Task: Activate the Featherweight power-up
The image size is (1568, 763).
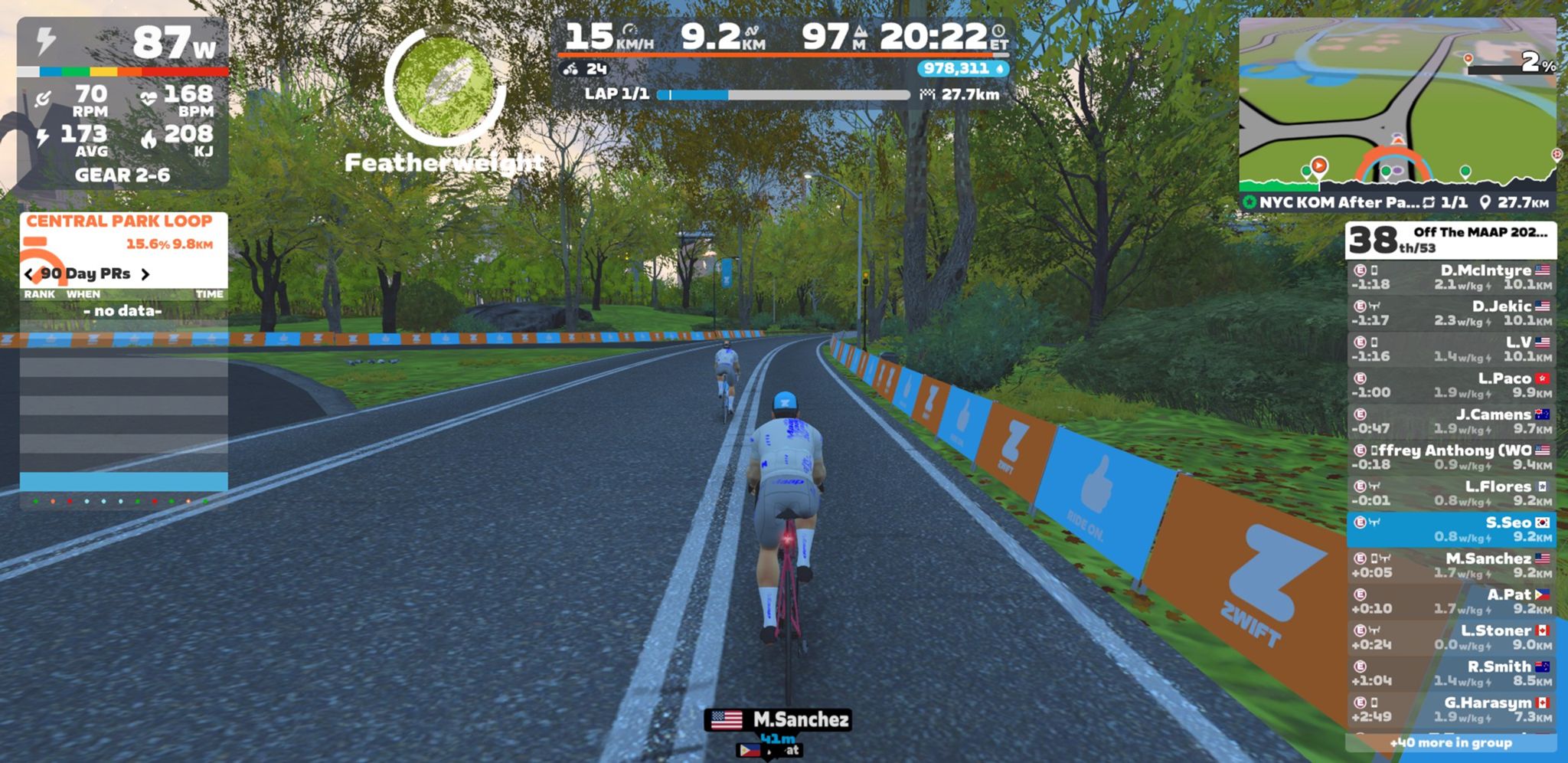Action: pyautogui.click(x=444, y=88)
